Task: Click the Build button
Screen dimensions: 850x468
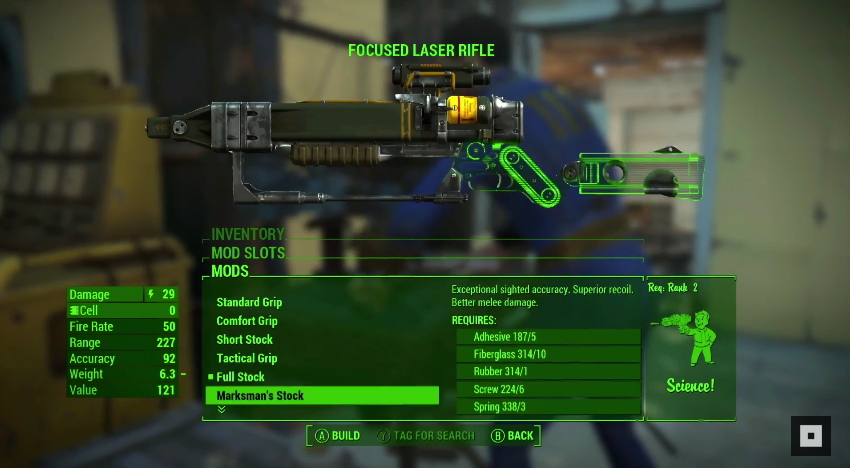Action: pos(338,436)
